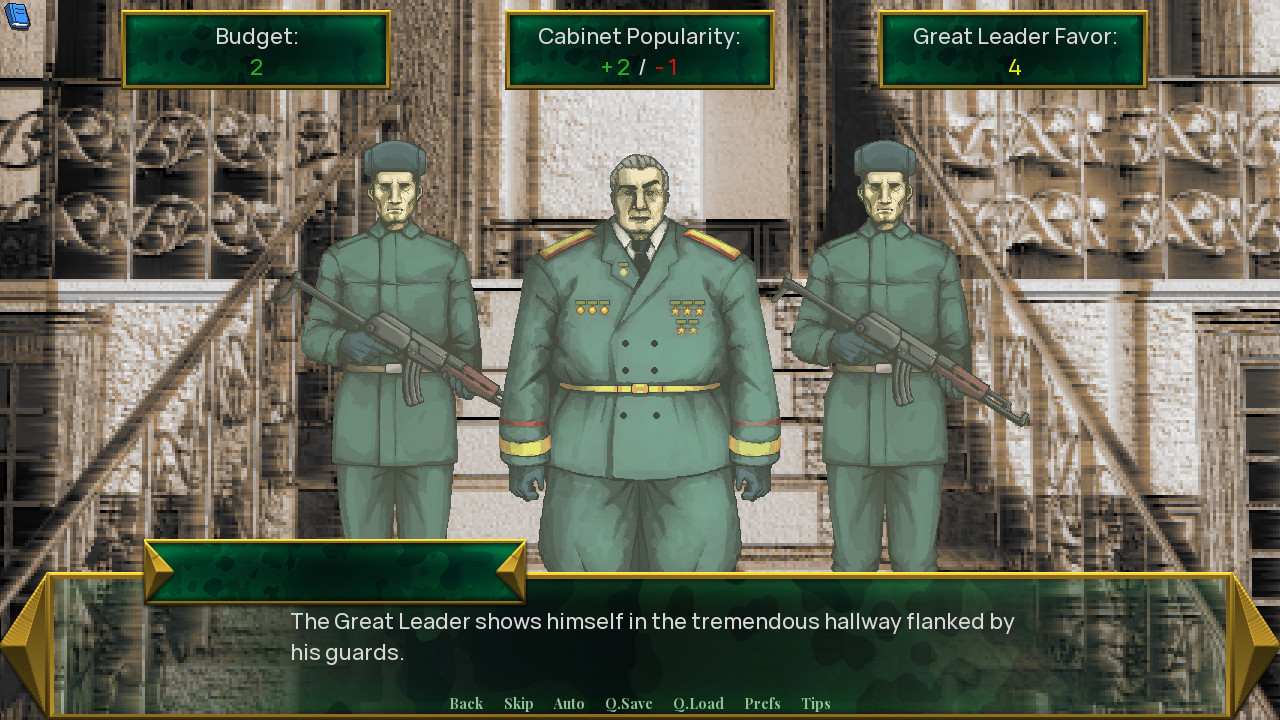Toggle the Tips display

815,703
